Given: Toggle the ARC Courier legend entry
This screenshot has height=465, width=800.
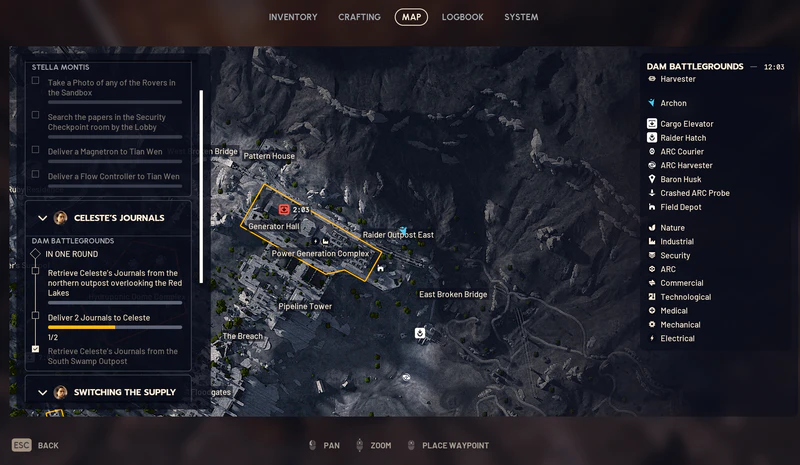Looking at the screenshot, I should 682,152.
